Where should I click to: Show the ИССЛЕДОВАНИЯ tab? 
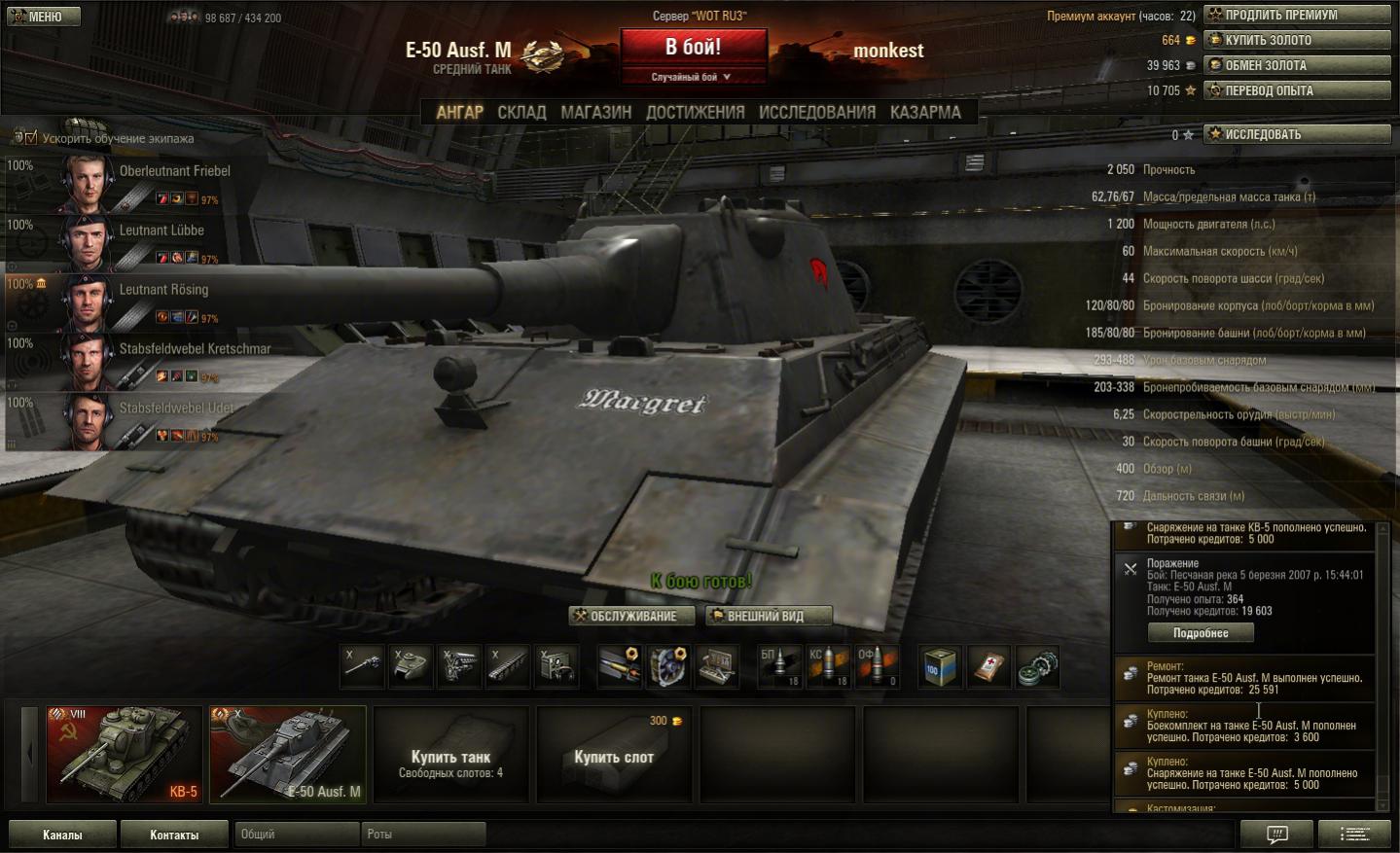[x=816, y=113]
